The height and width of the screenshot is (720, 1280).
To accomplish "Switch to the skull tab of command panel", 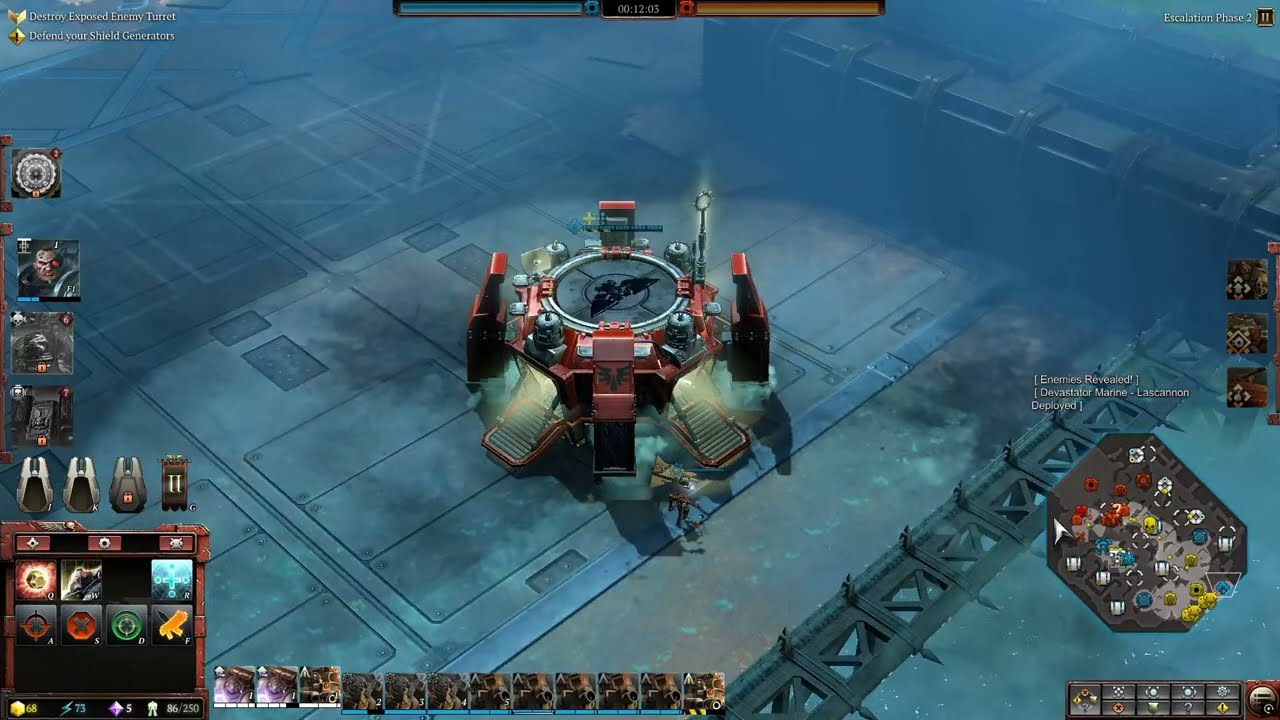I will [176, 543].
